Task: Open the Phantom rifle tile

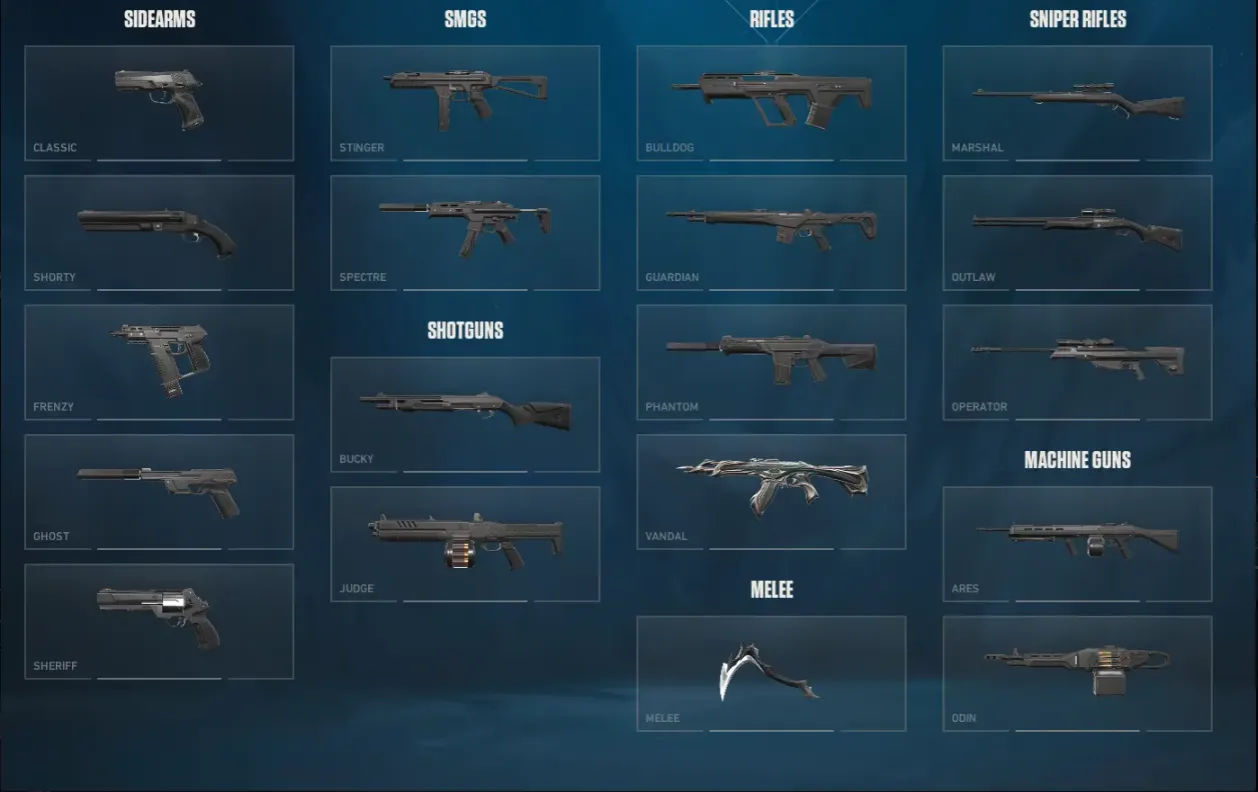Action: (x=771, y=362)
